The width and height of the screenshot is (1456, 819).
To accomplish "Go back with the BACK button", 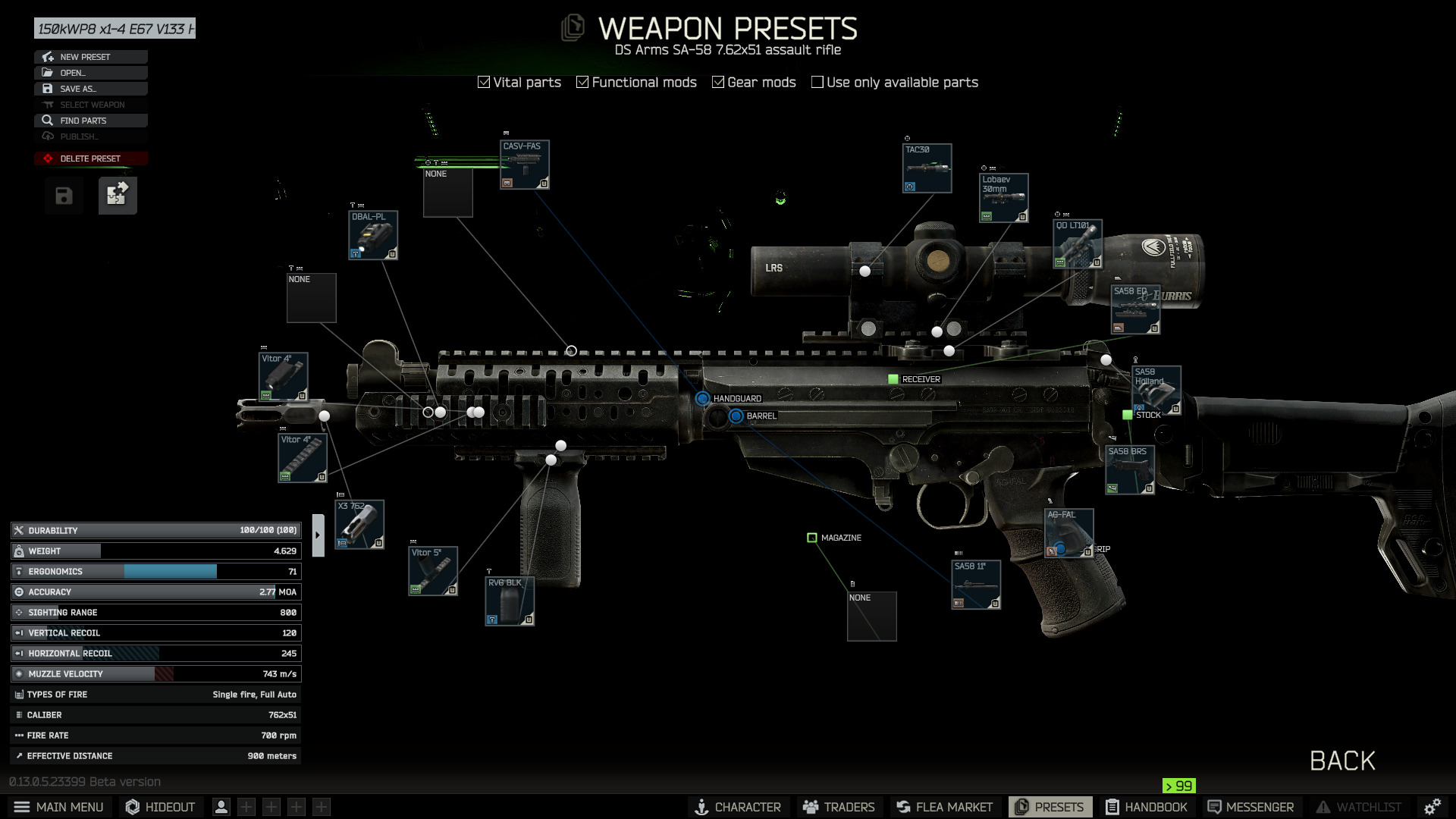I will point(1341,761).
